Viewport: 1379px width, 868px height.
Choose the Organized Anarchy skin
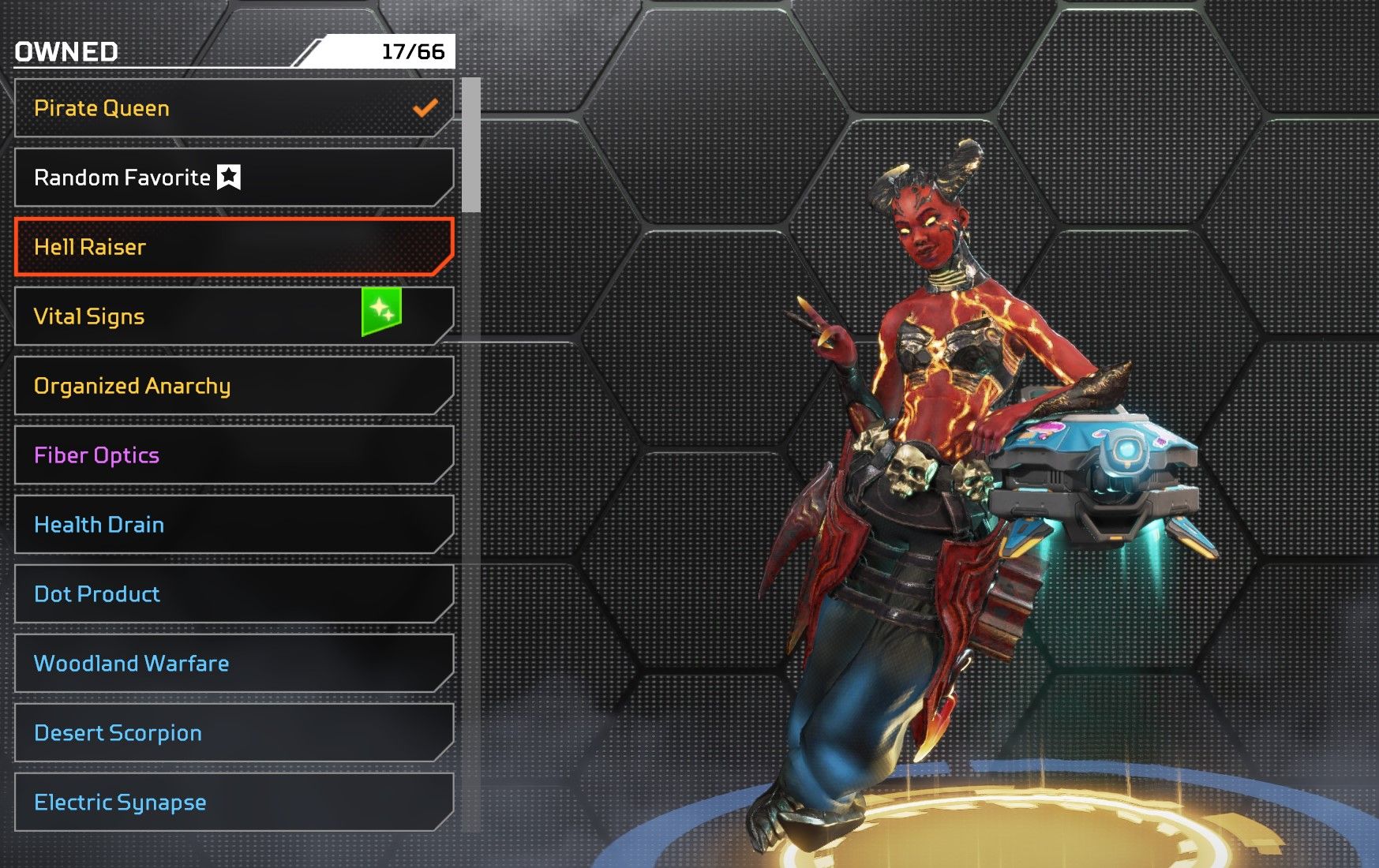pyautogui.click(x=234, y=386)
